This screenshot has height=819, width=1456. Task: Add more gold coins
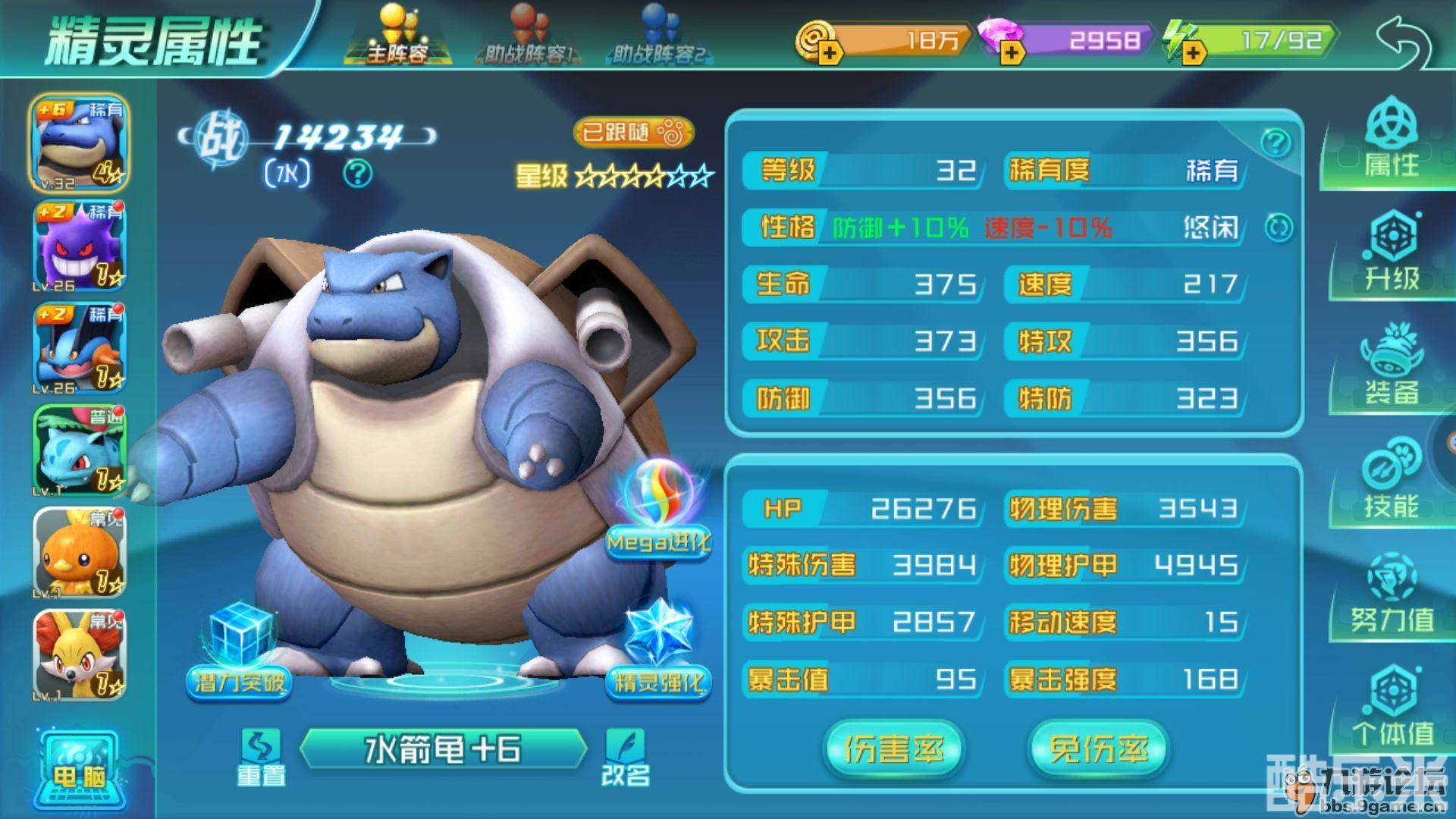[829, 52]
